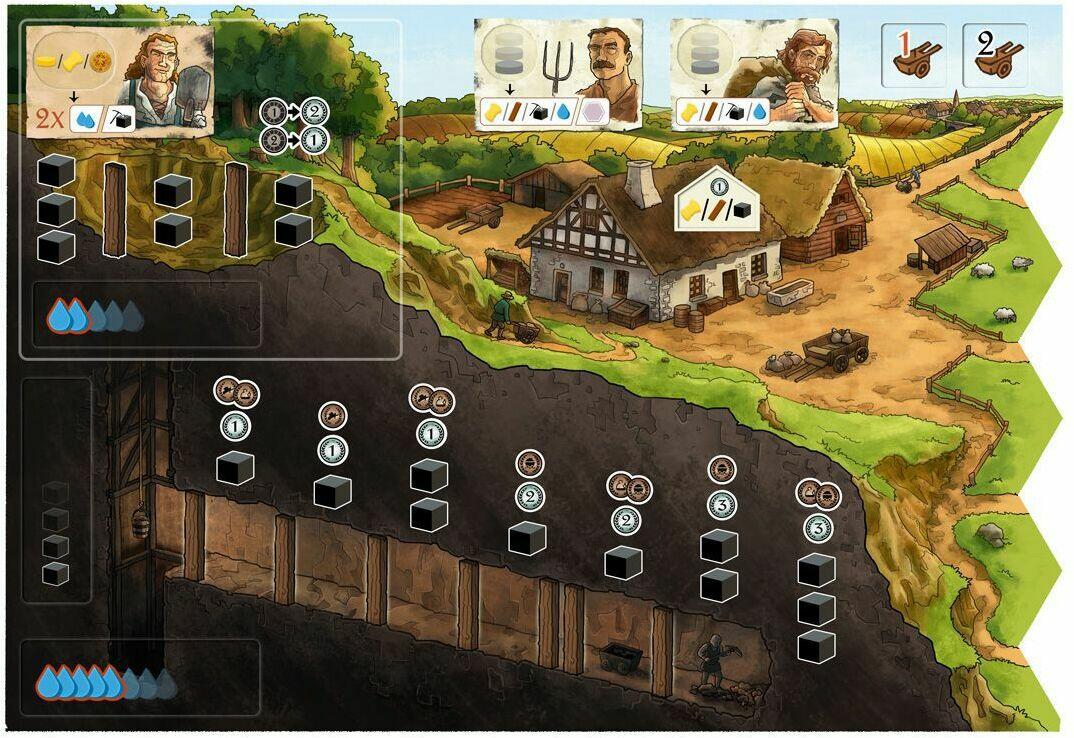Select the cart tile with black 2
Screen dimensions: 1074x738
point(993,55)
